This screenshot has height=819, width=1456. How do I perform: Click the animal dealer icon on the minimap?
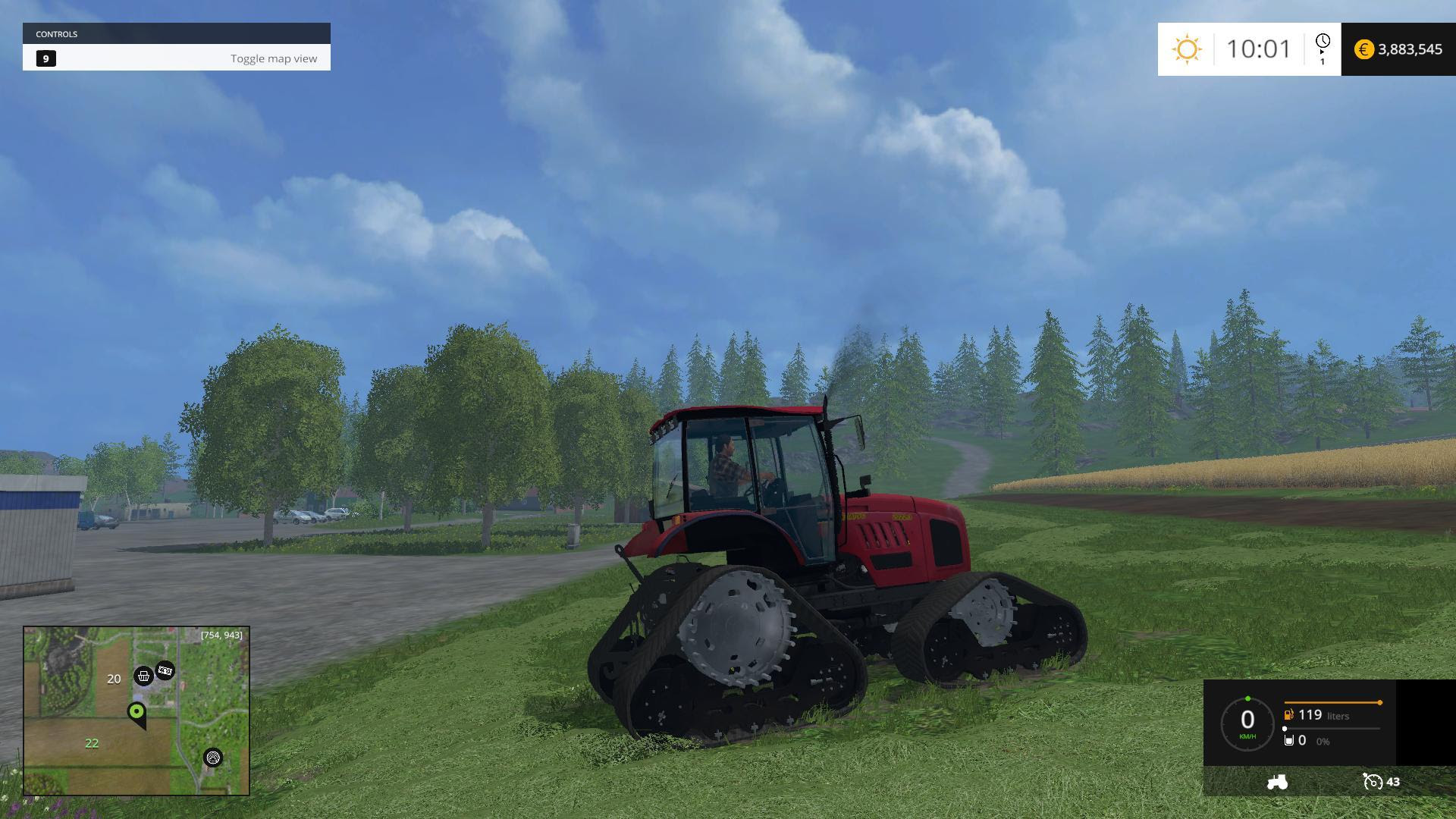coord(165,670)
